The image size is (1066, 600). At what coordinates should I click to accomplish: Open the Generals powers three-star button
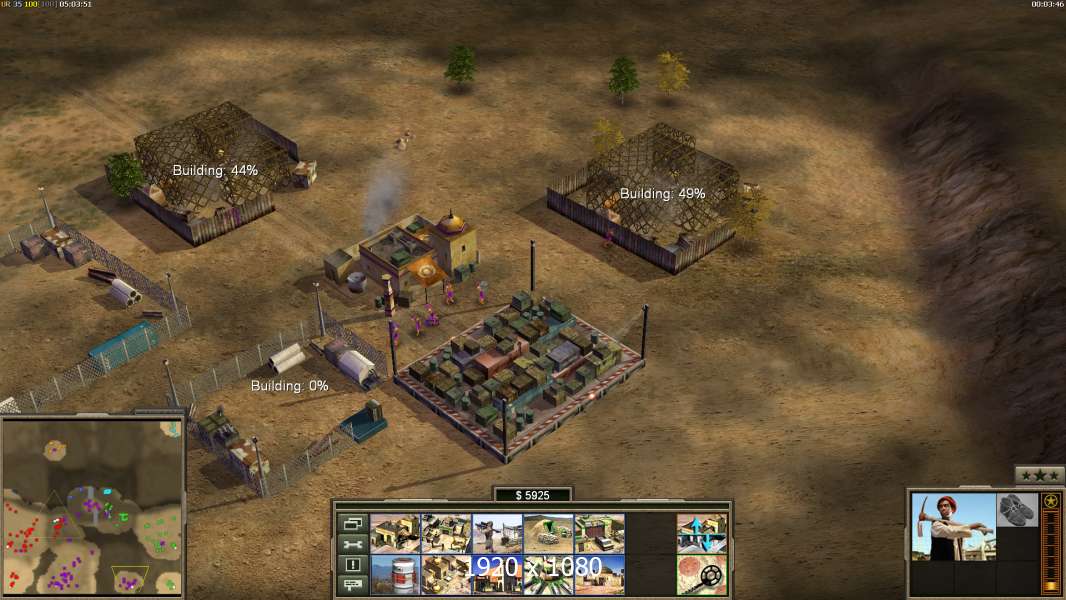click(1039, 475)
